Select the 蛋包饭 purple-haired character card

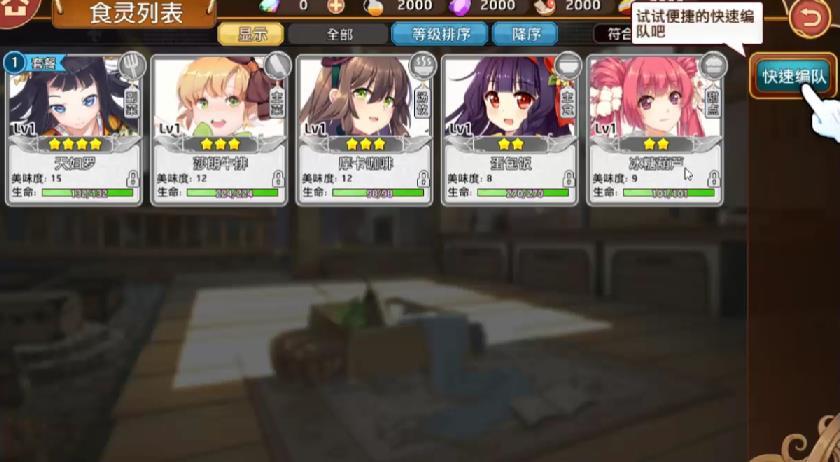[510, 128]
